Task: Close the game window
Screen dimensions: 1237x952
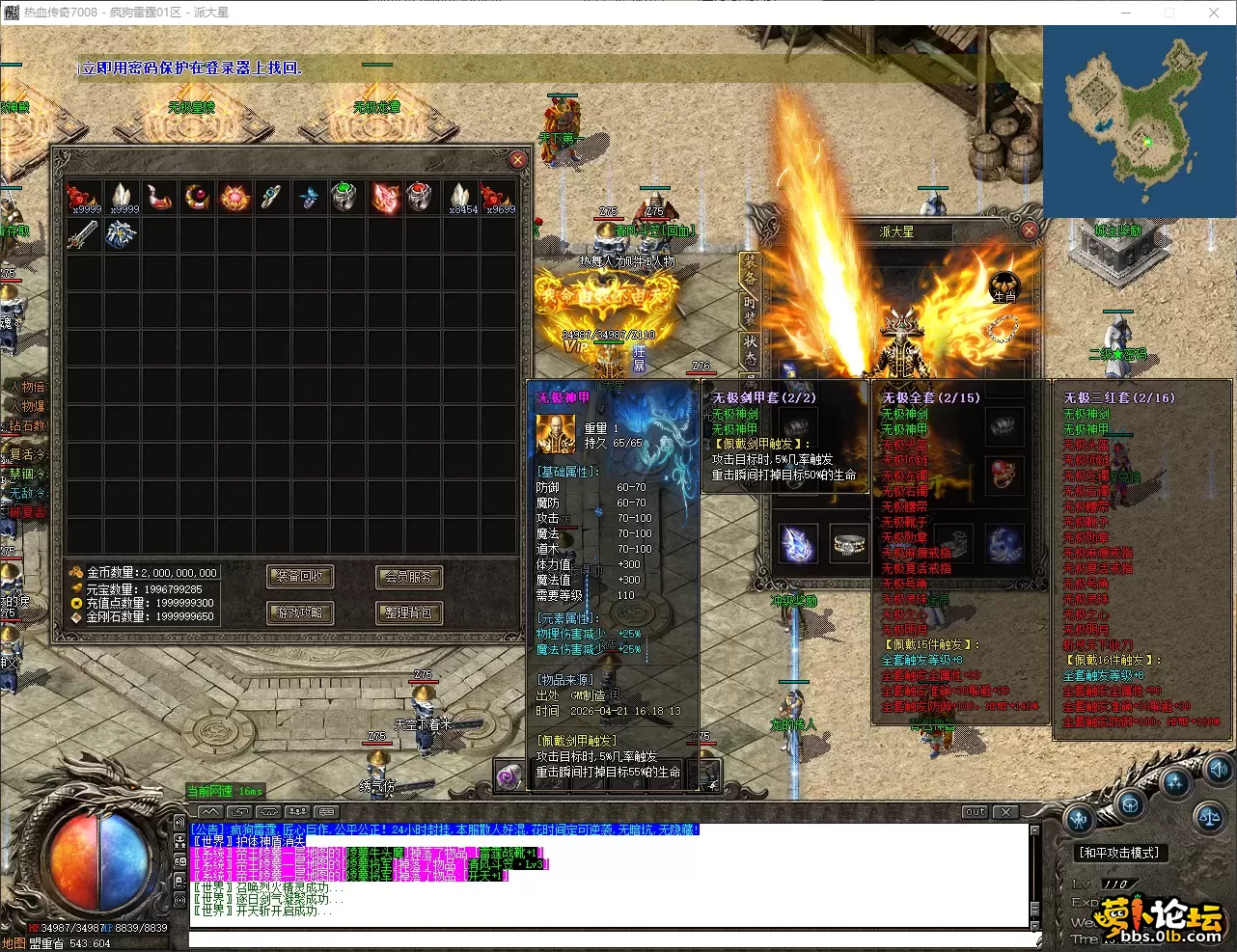Action: click(x=1214, y=13)
